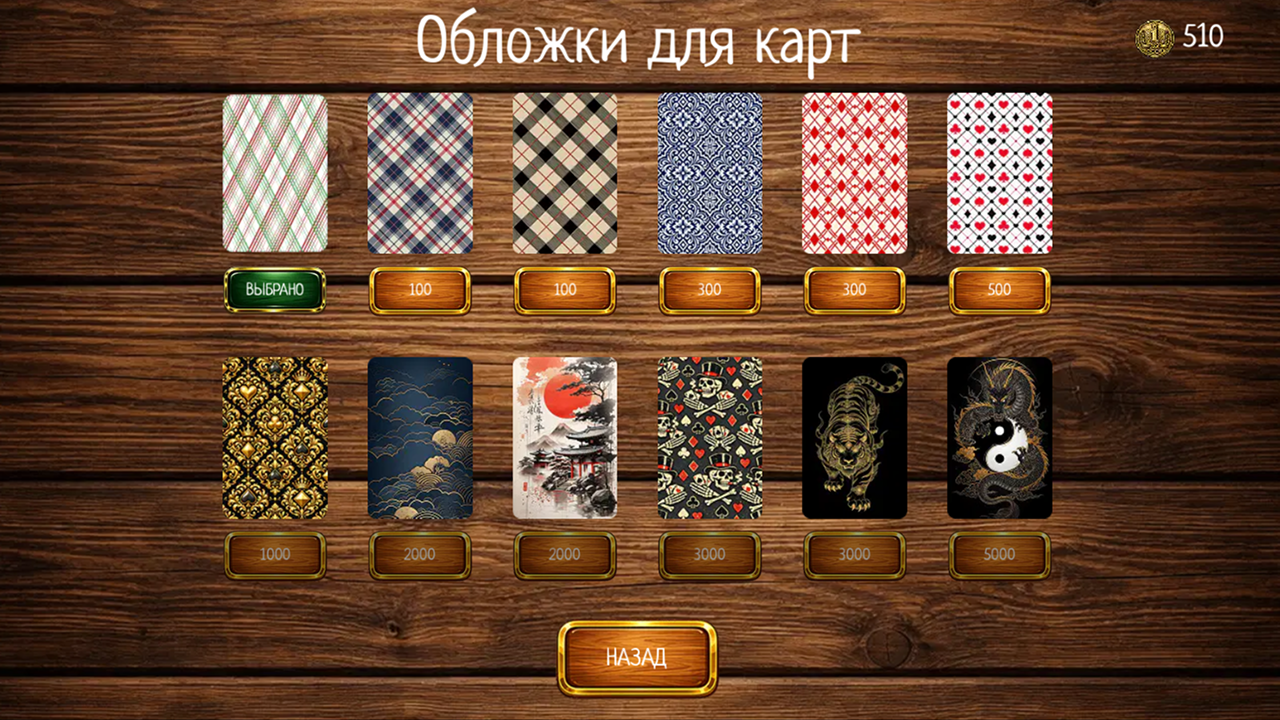The image size is (1280, 720).
Task: Buy the tiger cover for 3000
Action: (854, 554)
